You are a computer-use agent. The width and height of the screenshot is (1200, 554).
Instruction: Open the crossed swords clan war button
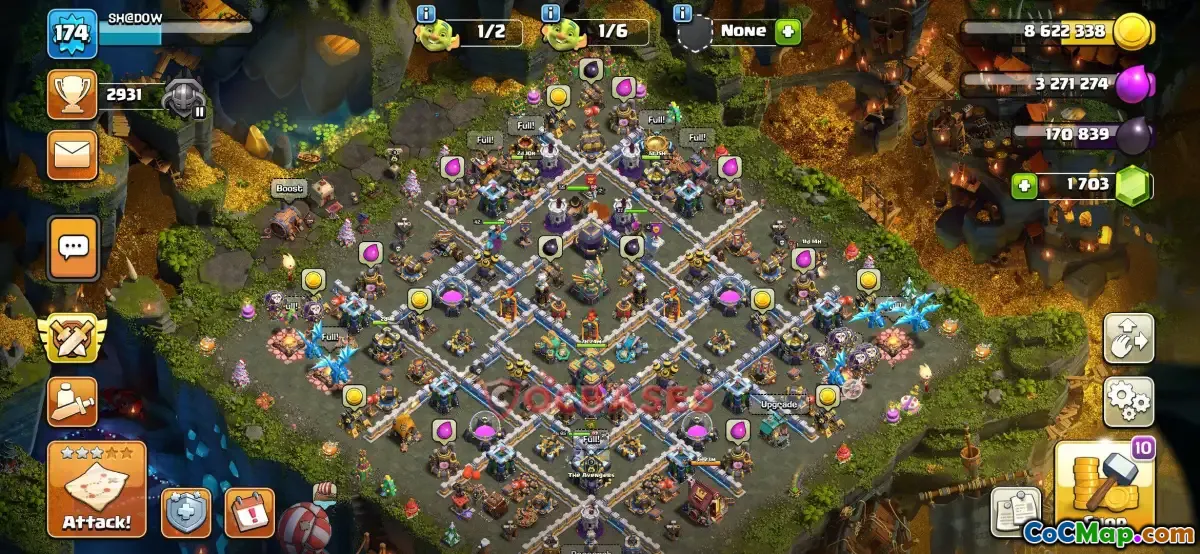(x=73, y=338)
